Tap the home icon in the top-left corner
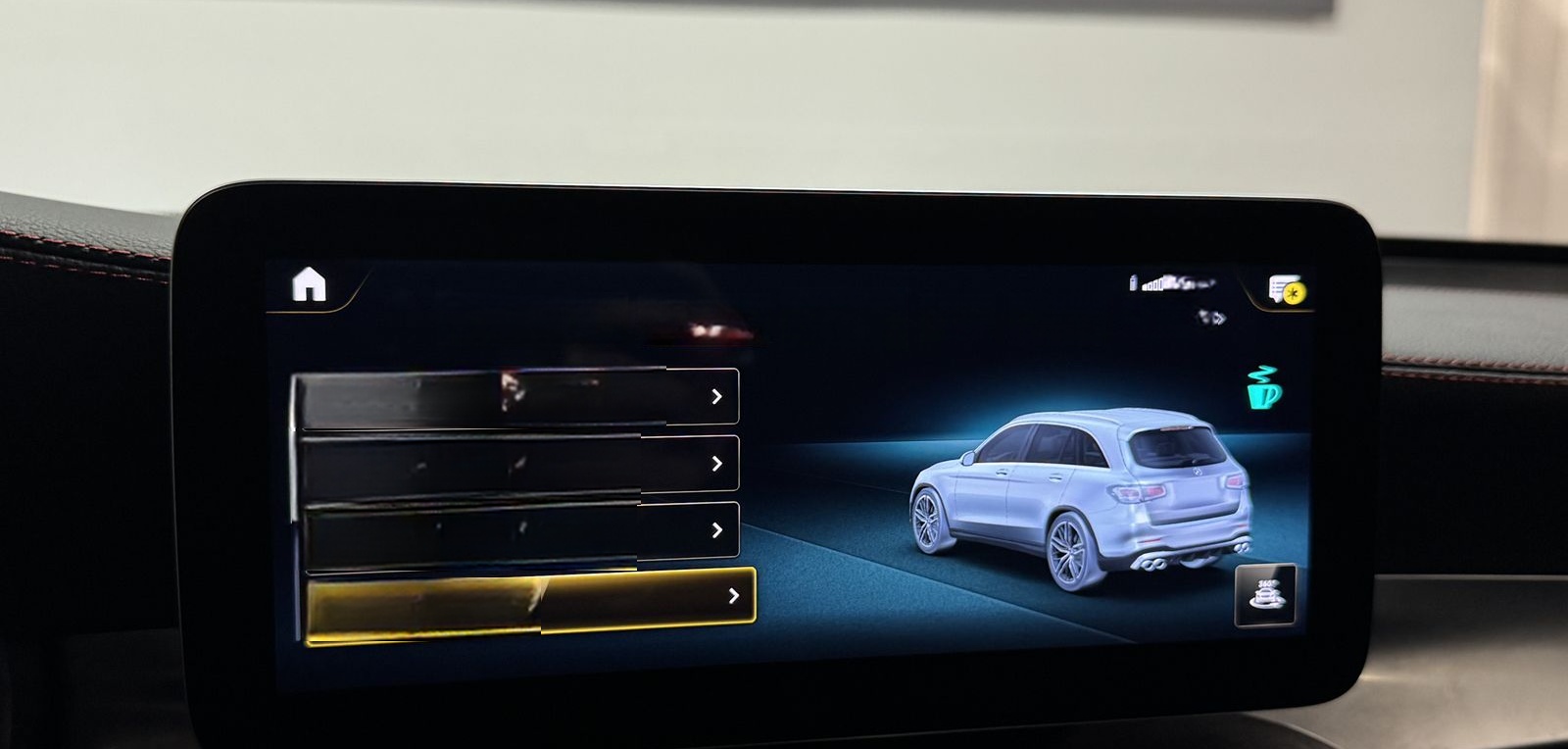The image size is (1568, 749). tap(308, 285)
